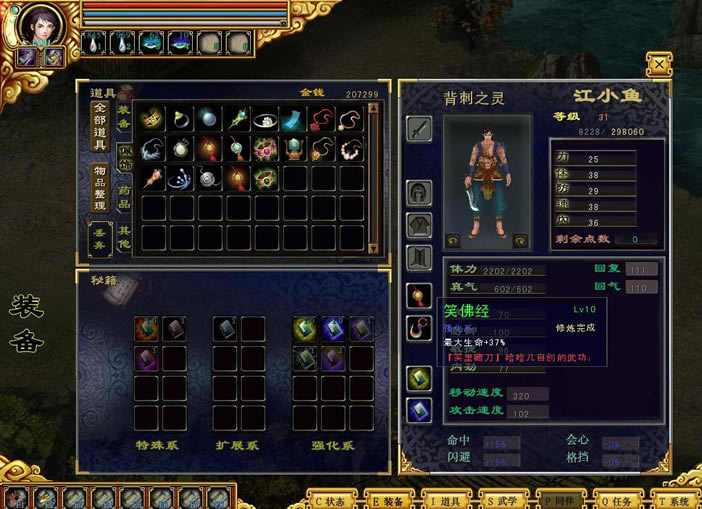Click the sword weapon equipment slot
Image resolution: width=702 pixels, height=509 pixels.
point(419,129)
